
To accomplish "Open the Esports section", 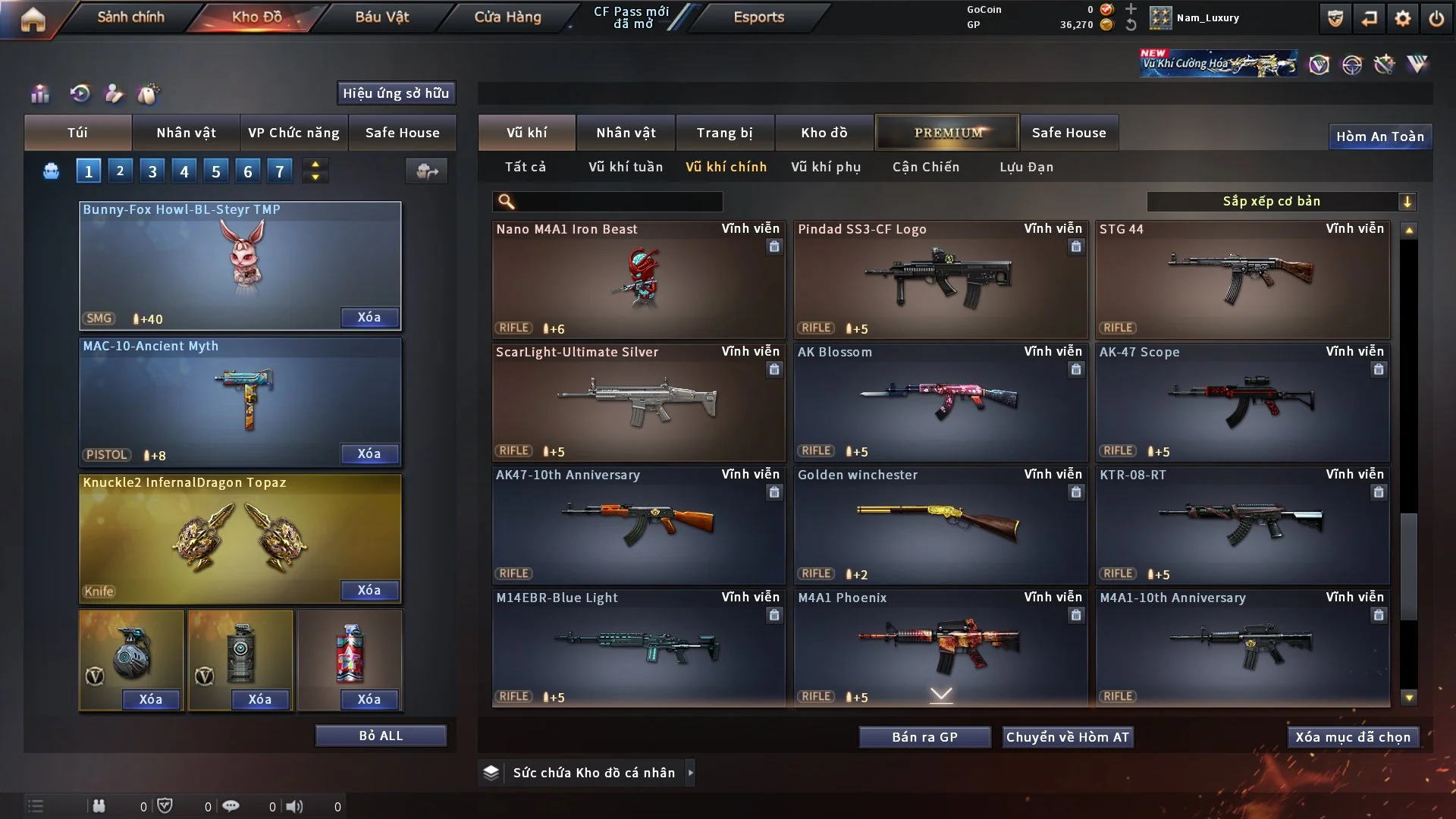I will click(758, 17).
